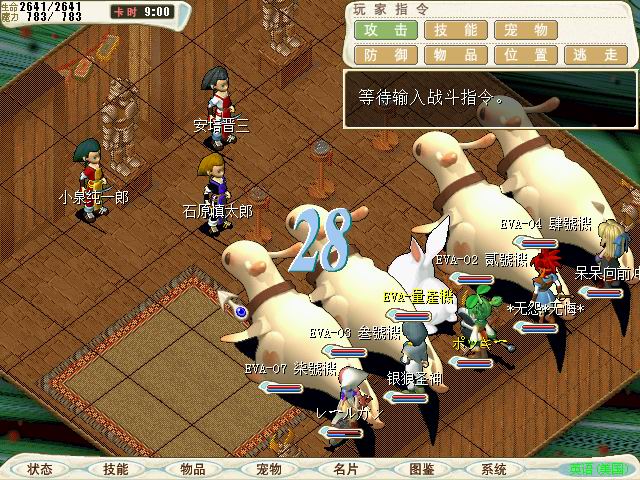The image size is (640, 480).
Task: Open 物品 on the bottom menu bar
Action: (x=193, y=469)
